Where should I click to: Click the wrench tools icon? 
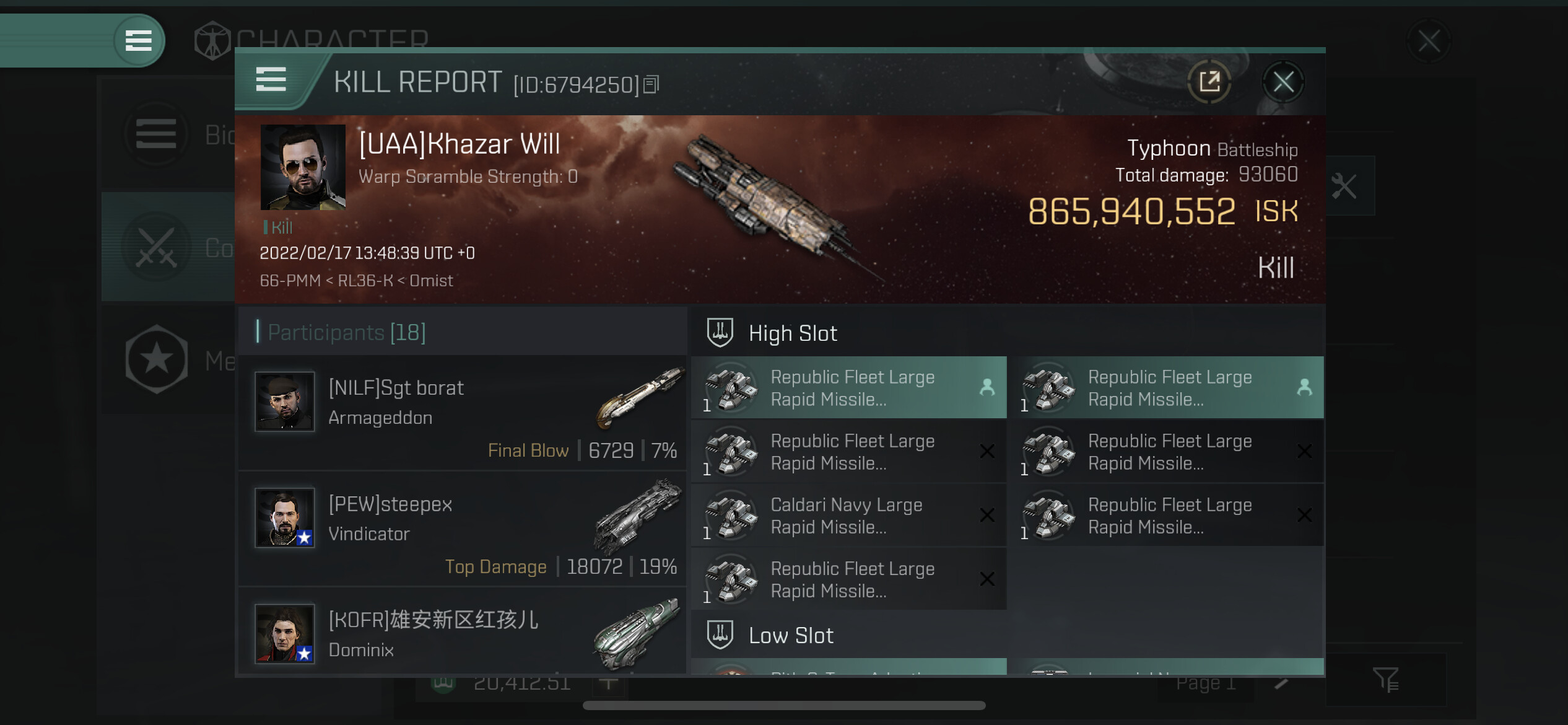[x=1344, y=186]
